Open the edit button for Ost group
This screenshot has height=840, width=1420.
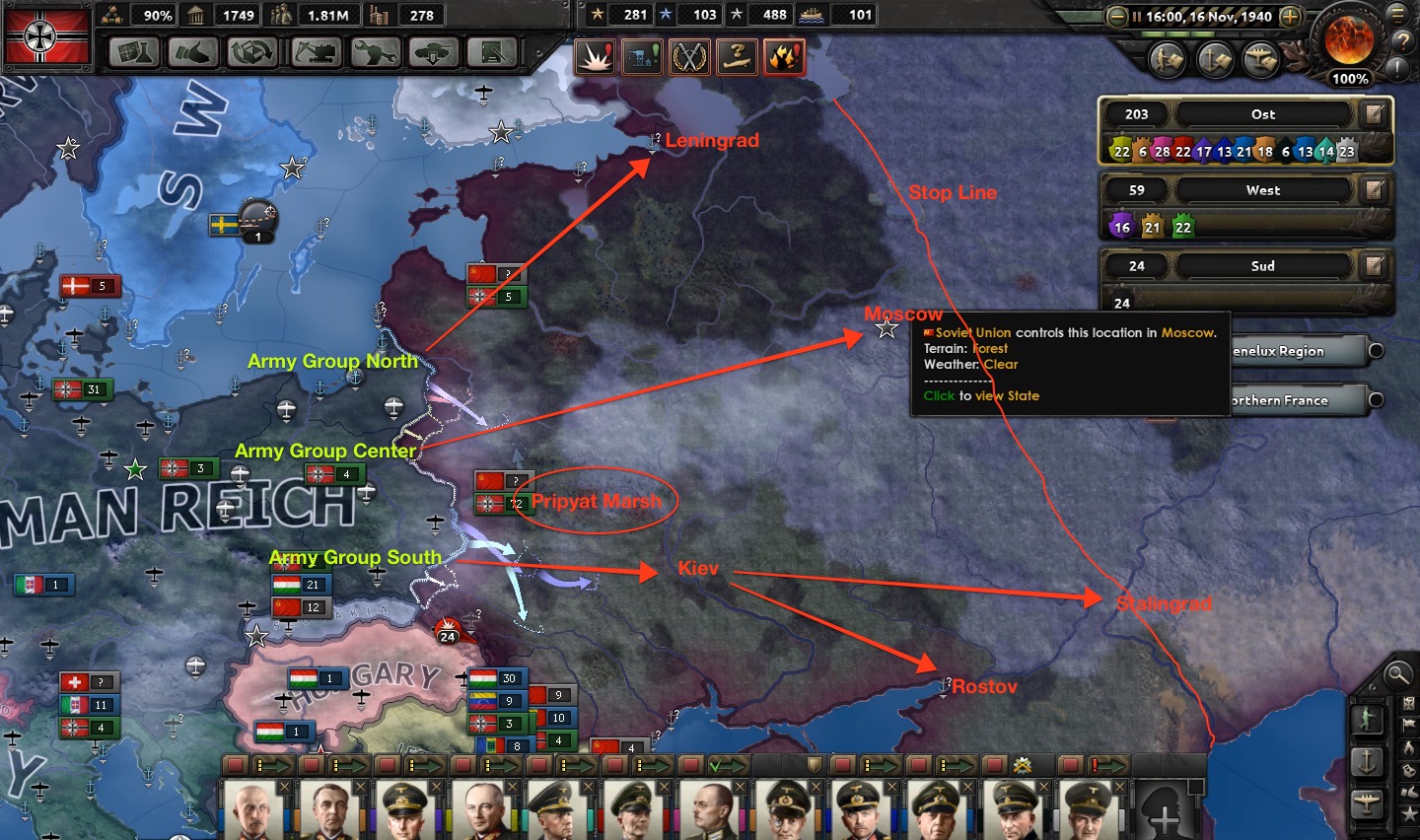click(x=1374, y=114)
